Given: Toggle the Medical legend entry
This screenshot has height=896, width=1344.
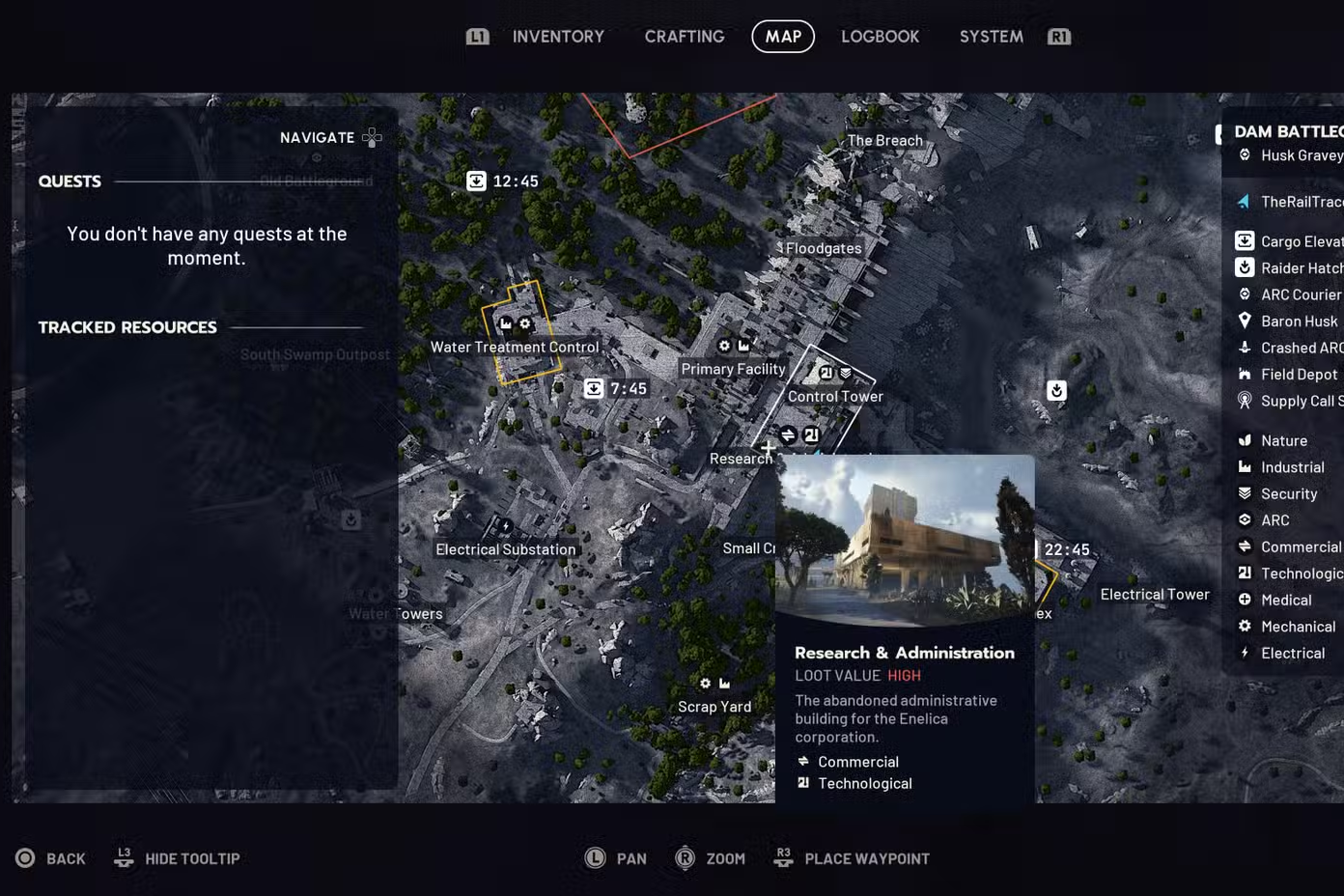Looking at the screenshot, I should click(1286, 600).
